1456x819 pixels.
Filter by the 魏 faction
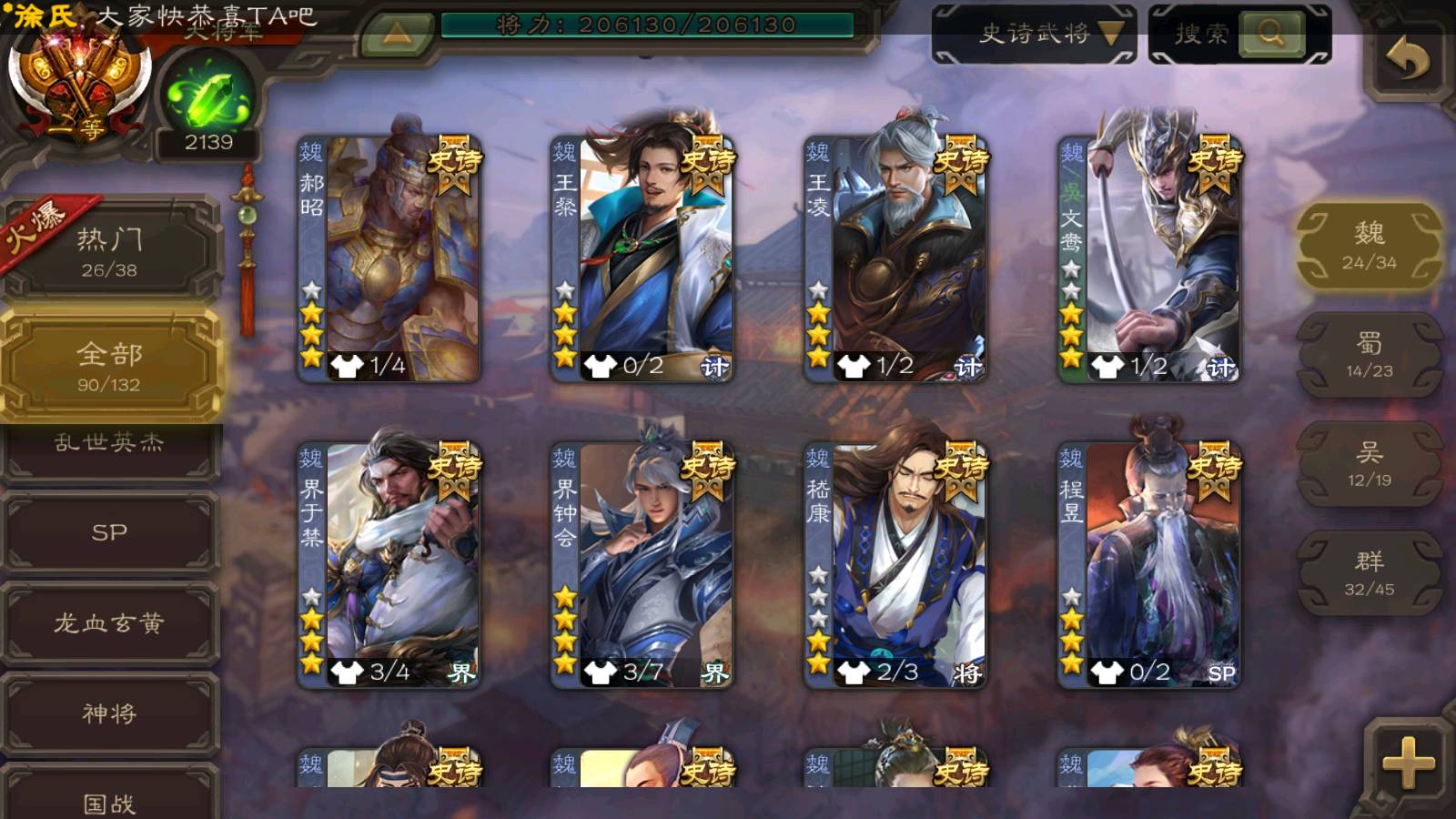tap(1369, 246)
